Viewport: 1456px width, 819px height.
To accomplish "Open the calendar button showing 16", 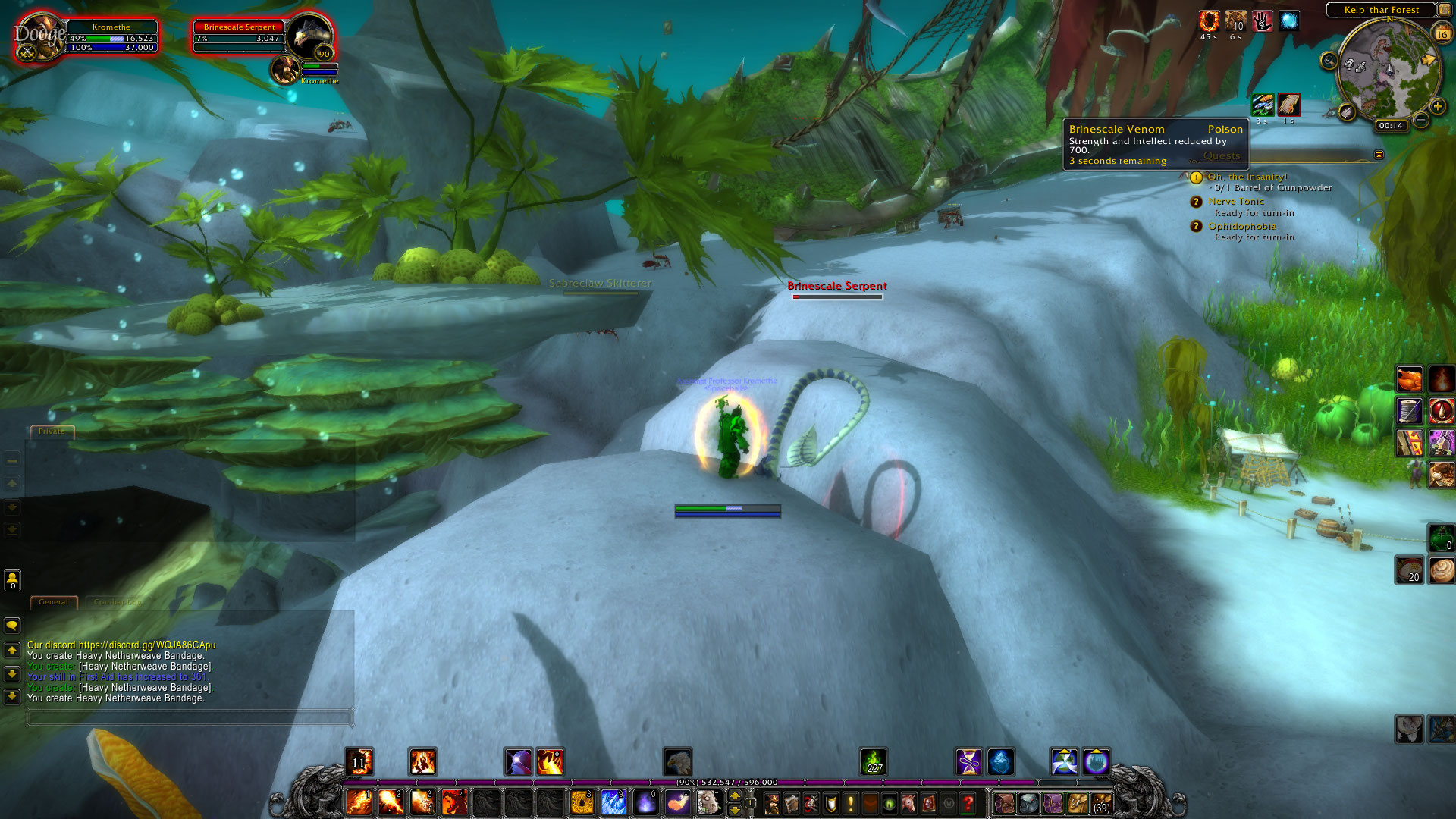I will click(1442, 33).
